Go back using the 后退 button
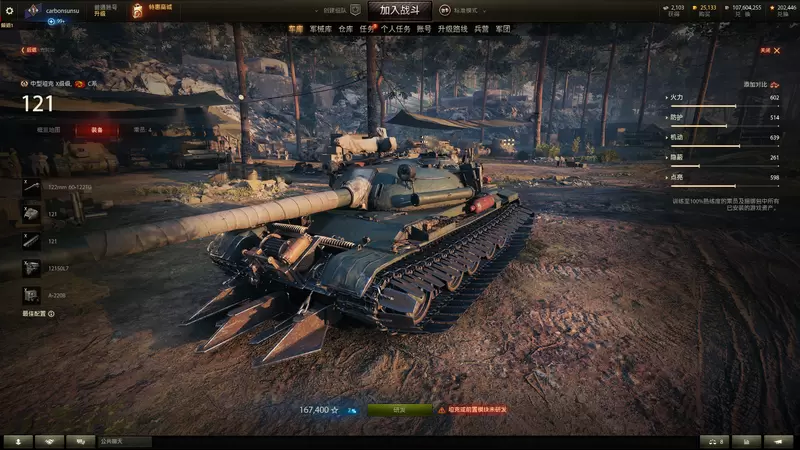Image resolution: width=800 pixels, height=450 pixels. coord(30,49)
